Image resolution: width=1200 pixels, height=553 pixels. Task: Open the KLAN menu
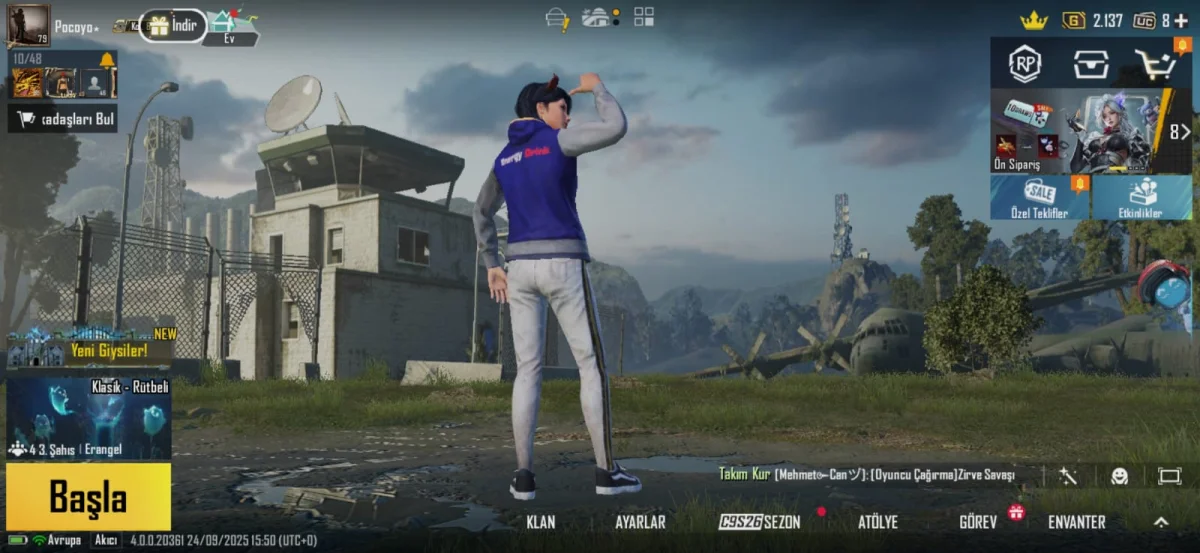point(541,522)
